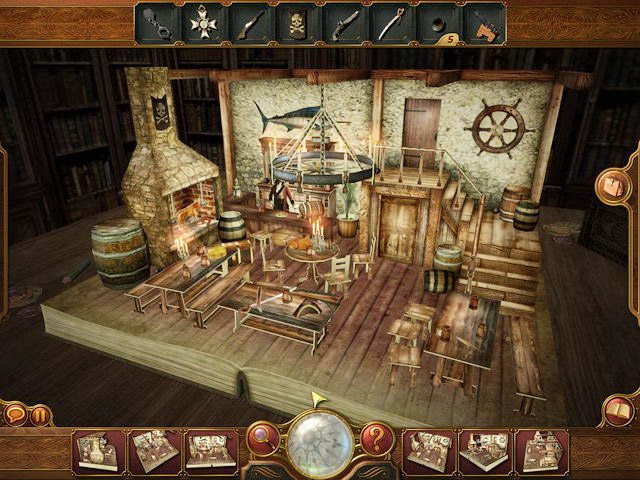Select the shackles item in the top bar
Viewport: 640px width, 480px height.
tap(158, 22)
